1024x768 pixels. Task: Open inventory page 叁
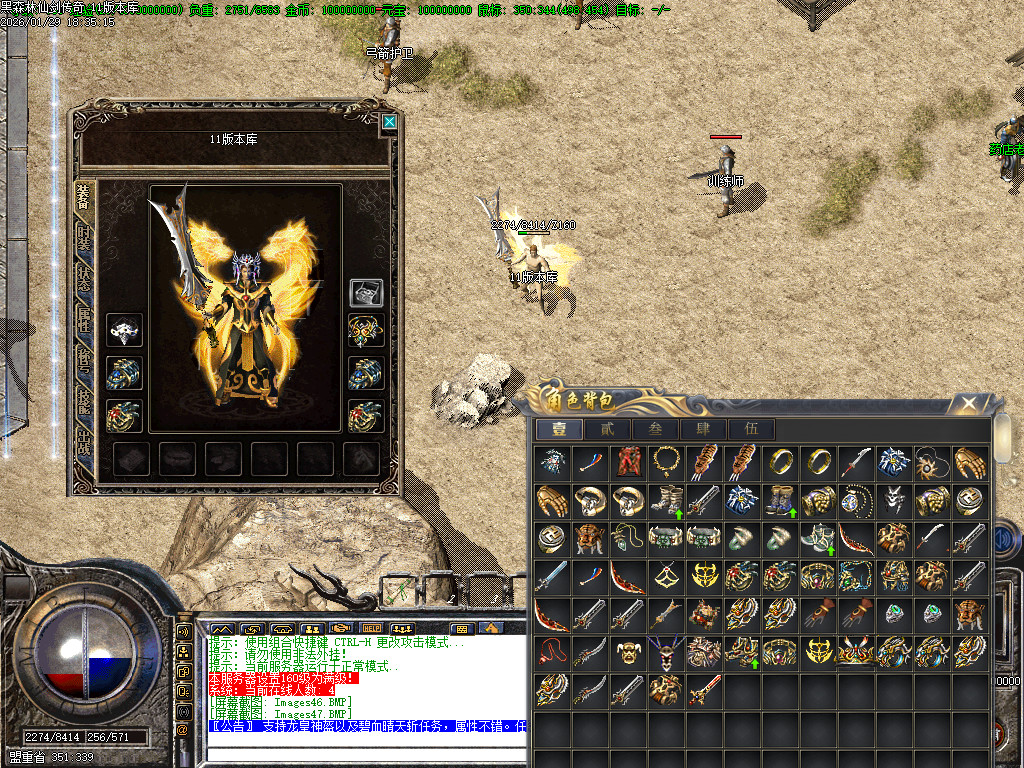[x=655, y=430]
